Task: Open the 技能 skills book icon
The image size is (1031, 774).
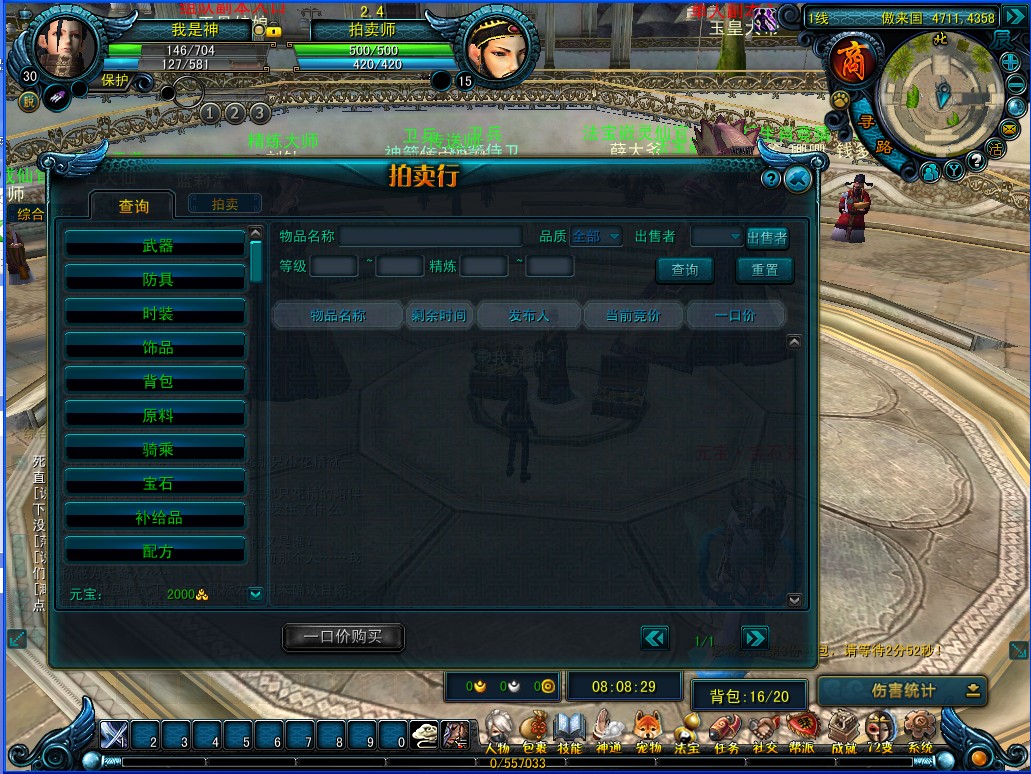Action: [x=569, y=731]
